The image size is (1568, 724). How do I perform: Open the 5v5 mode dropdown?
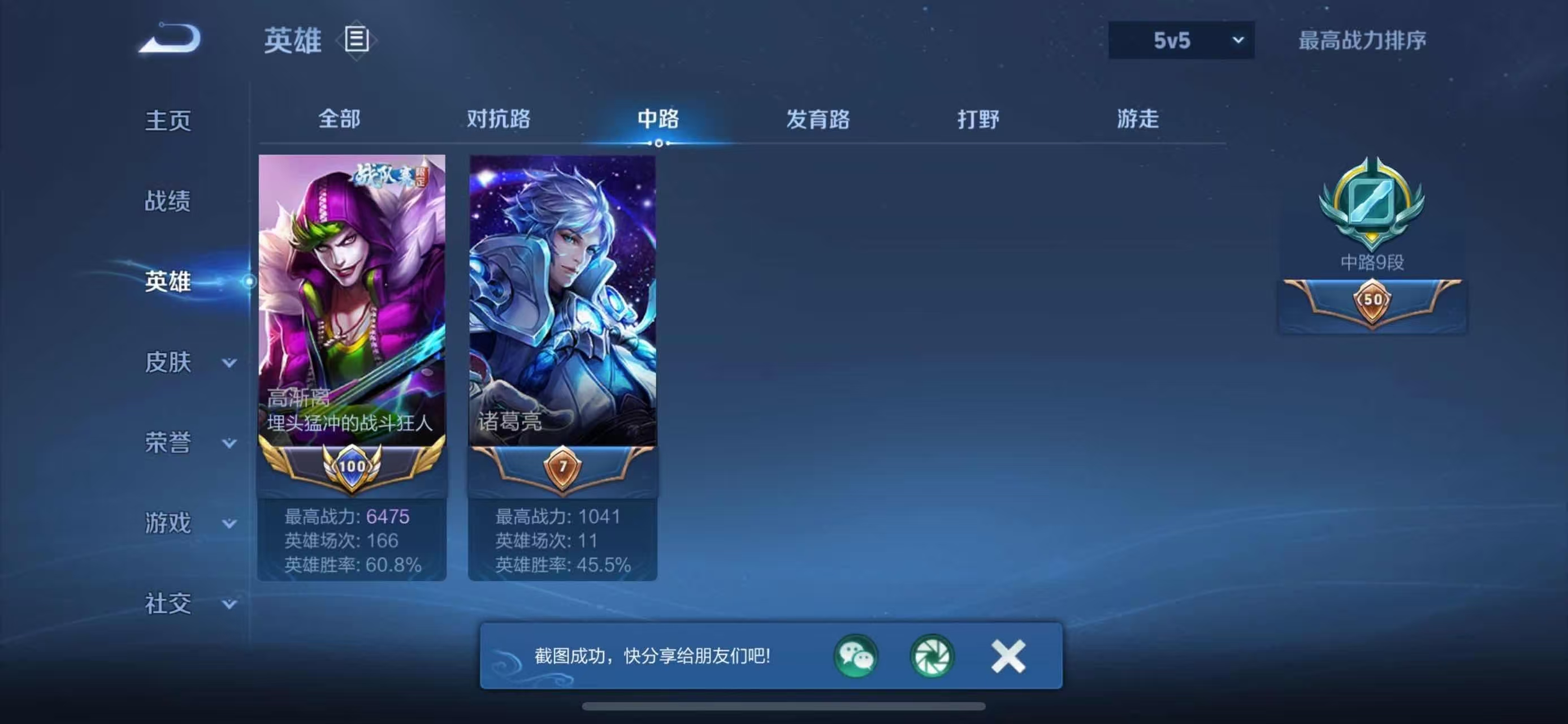click(x=1181, y=40)
